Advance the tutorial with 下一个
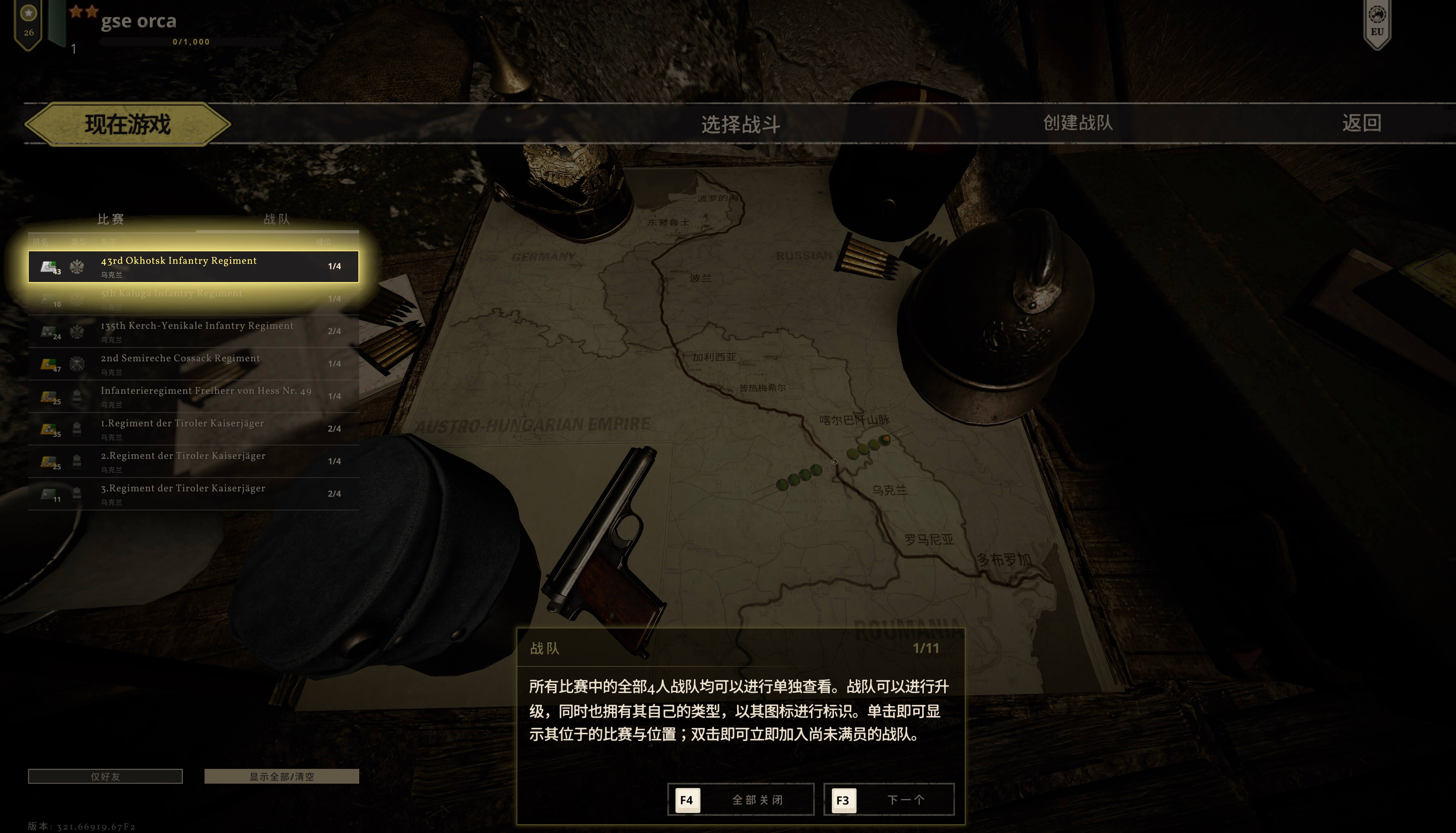The width and height of the screenshot is (1456, 833). tap(889, 799)
